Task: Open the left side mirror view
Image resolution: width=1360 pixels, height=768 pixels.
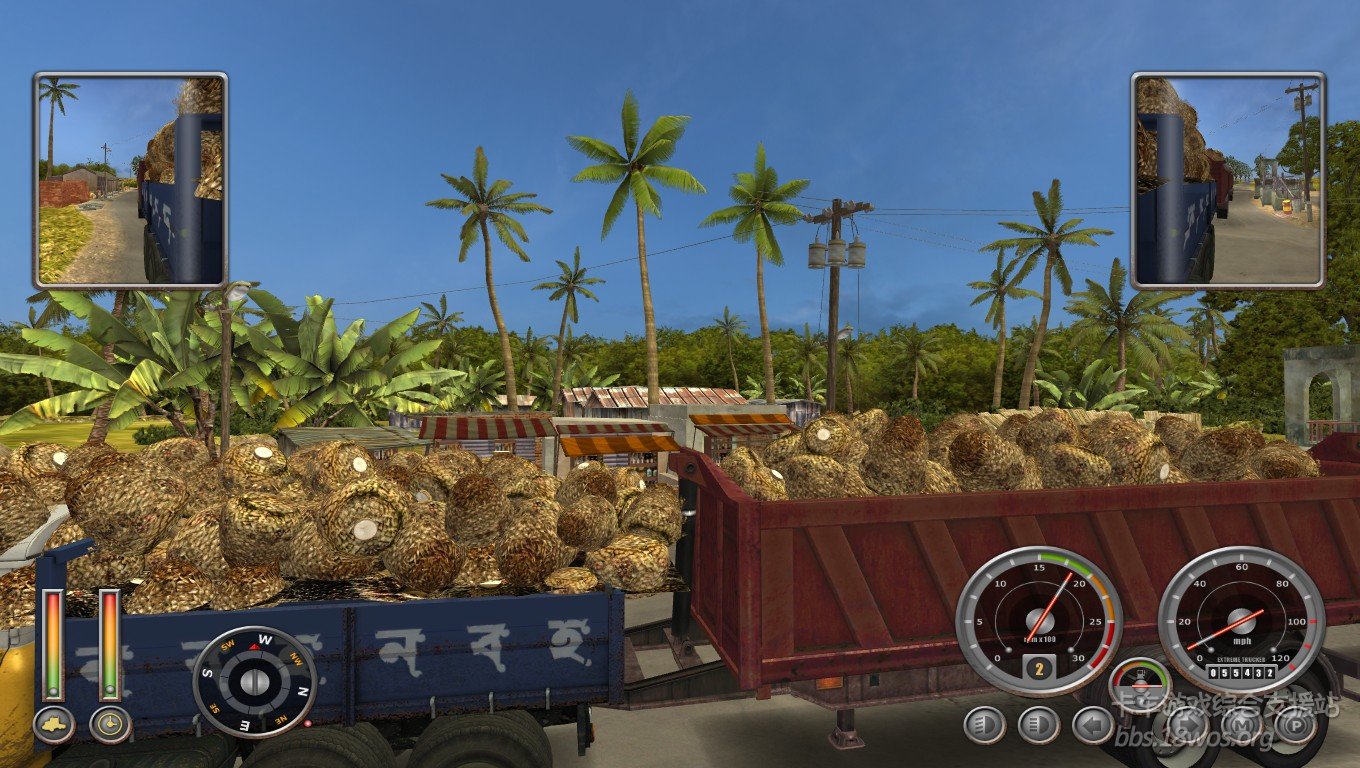Action: click(130, 180)
